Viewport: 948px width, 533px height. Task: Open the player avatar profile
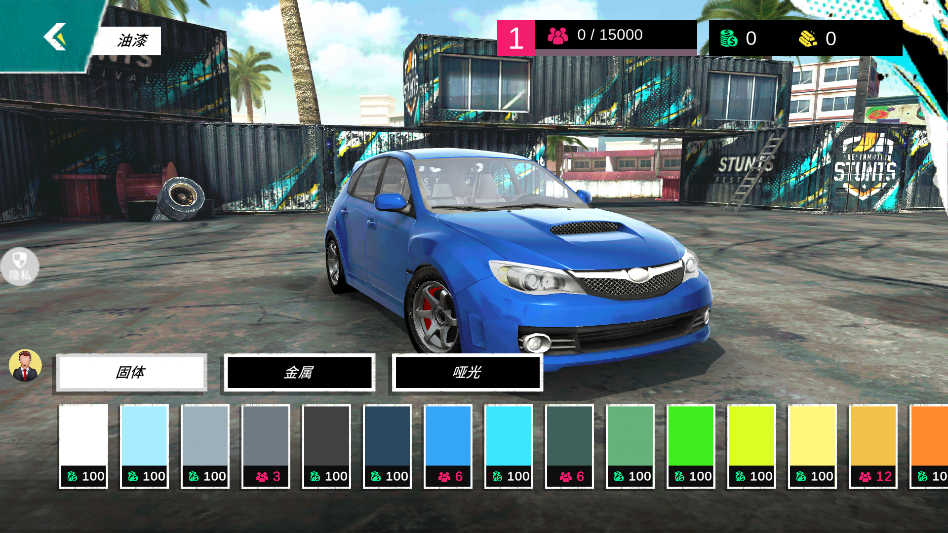(x=25, y=366)
